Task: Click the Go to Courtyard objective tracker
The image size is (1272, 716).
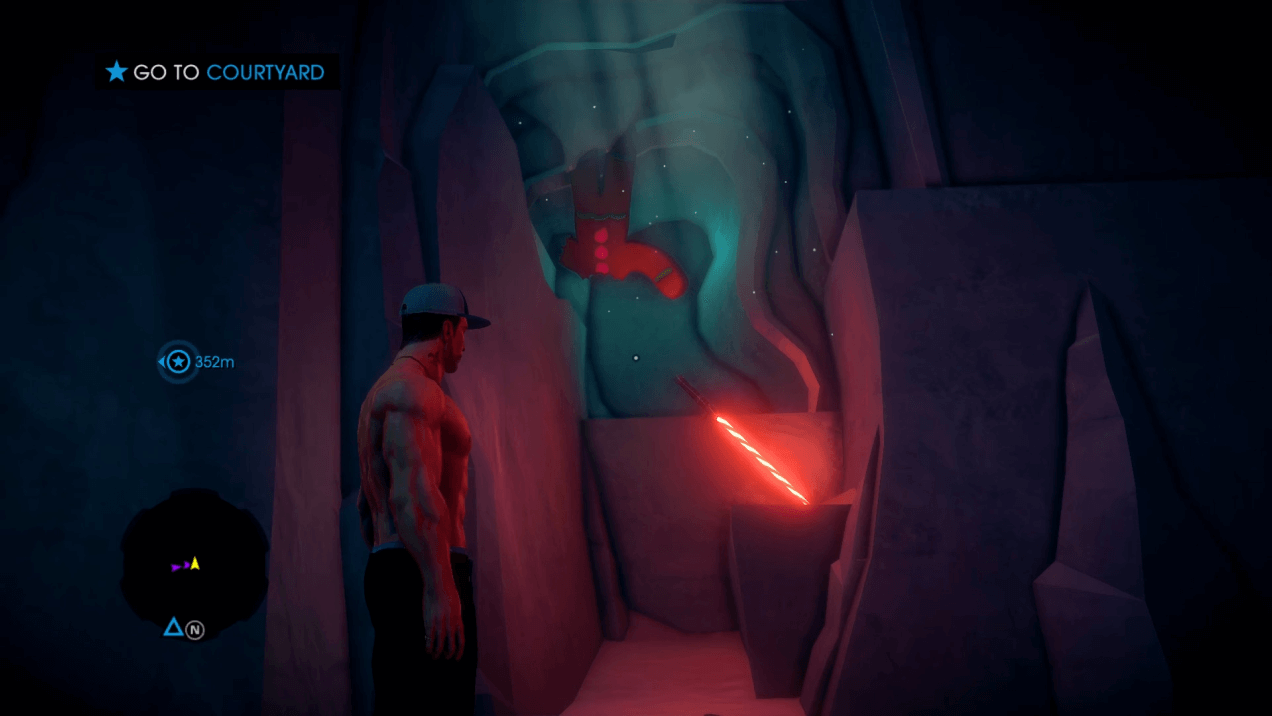Action: (216, 72)
